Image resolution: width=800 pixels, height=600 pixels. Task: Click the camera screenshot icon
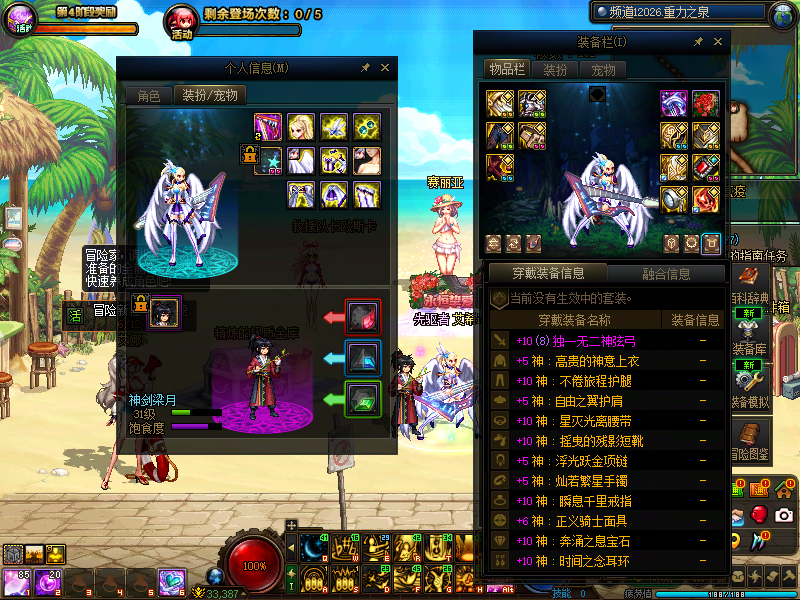[x=784, y=514]
